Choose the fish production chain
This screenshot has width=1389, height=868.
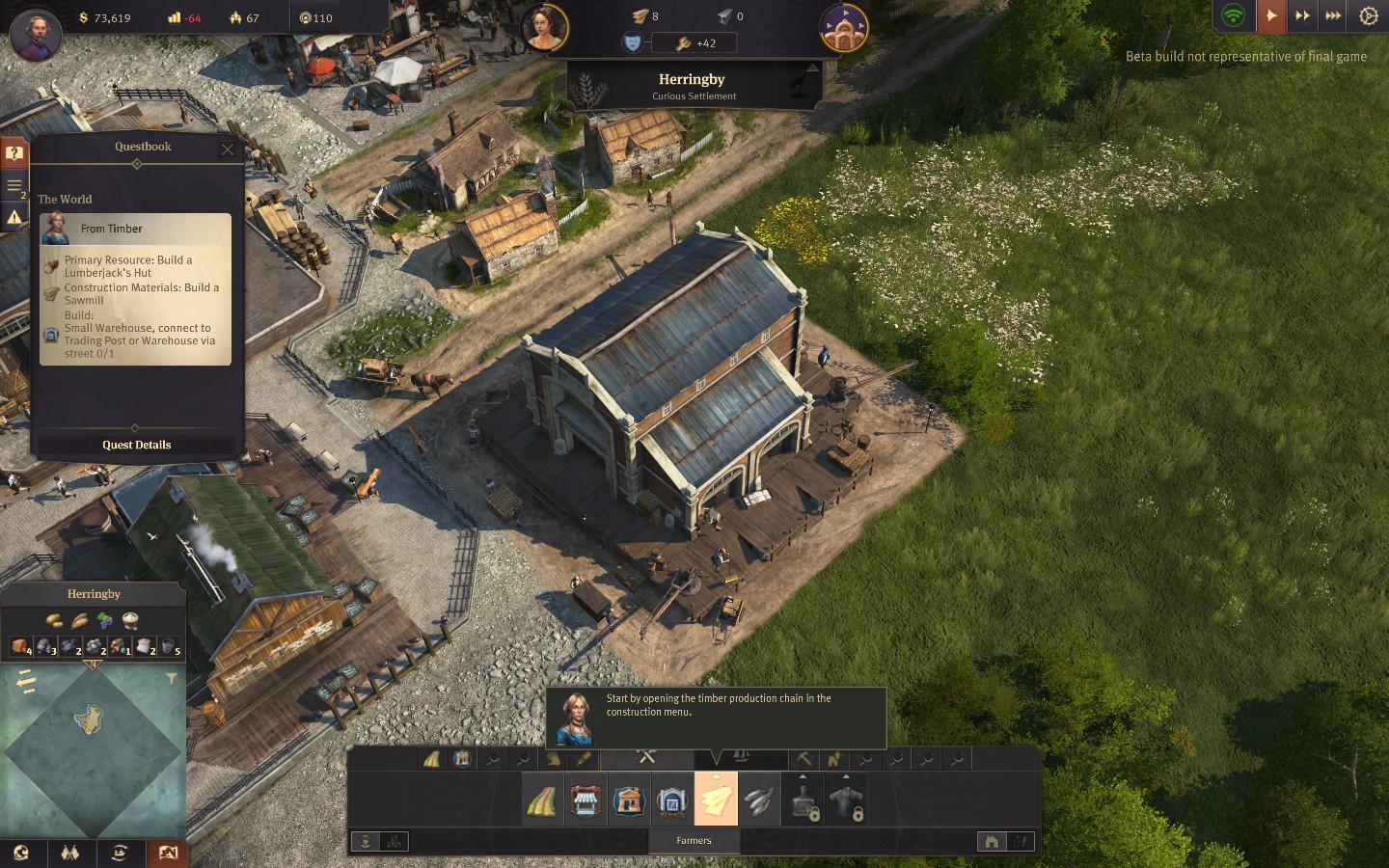point(760,800)
